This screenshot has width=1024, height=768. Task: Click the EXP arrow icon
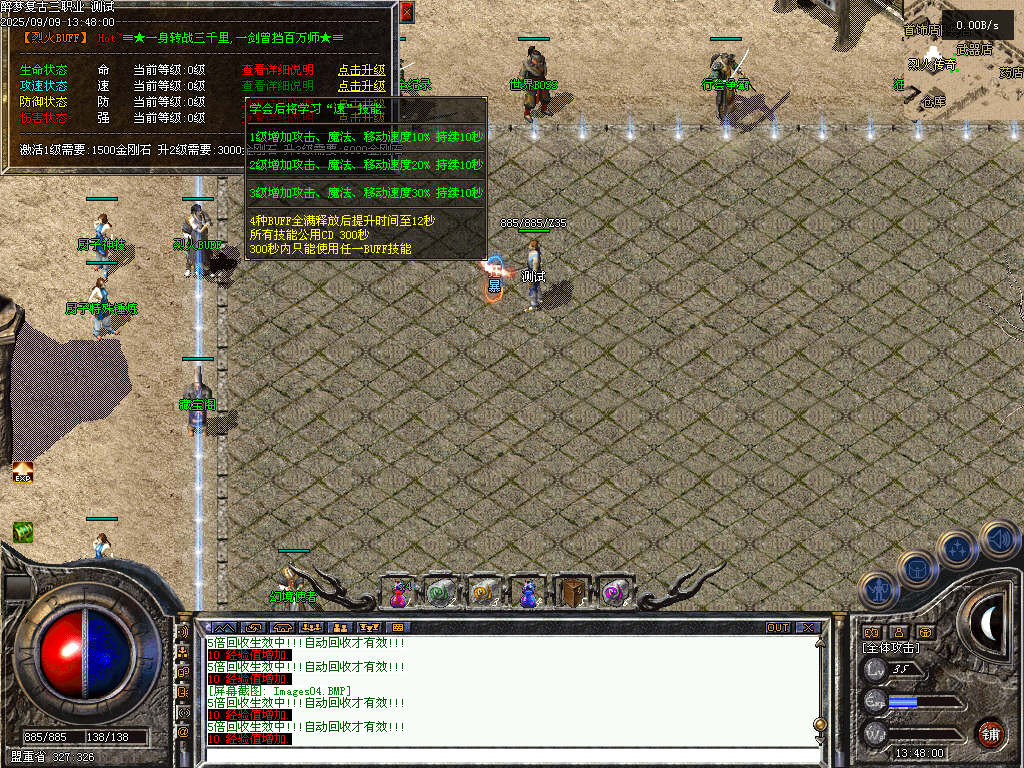[22, 472]
